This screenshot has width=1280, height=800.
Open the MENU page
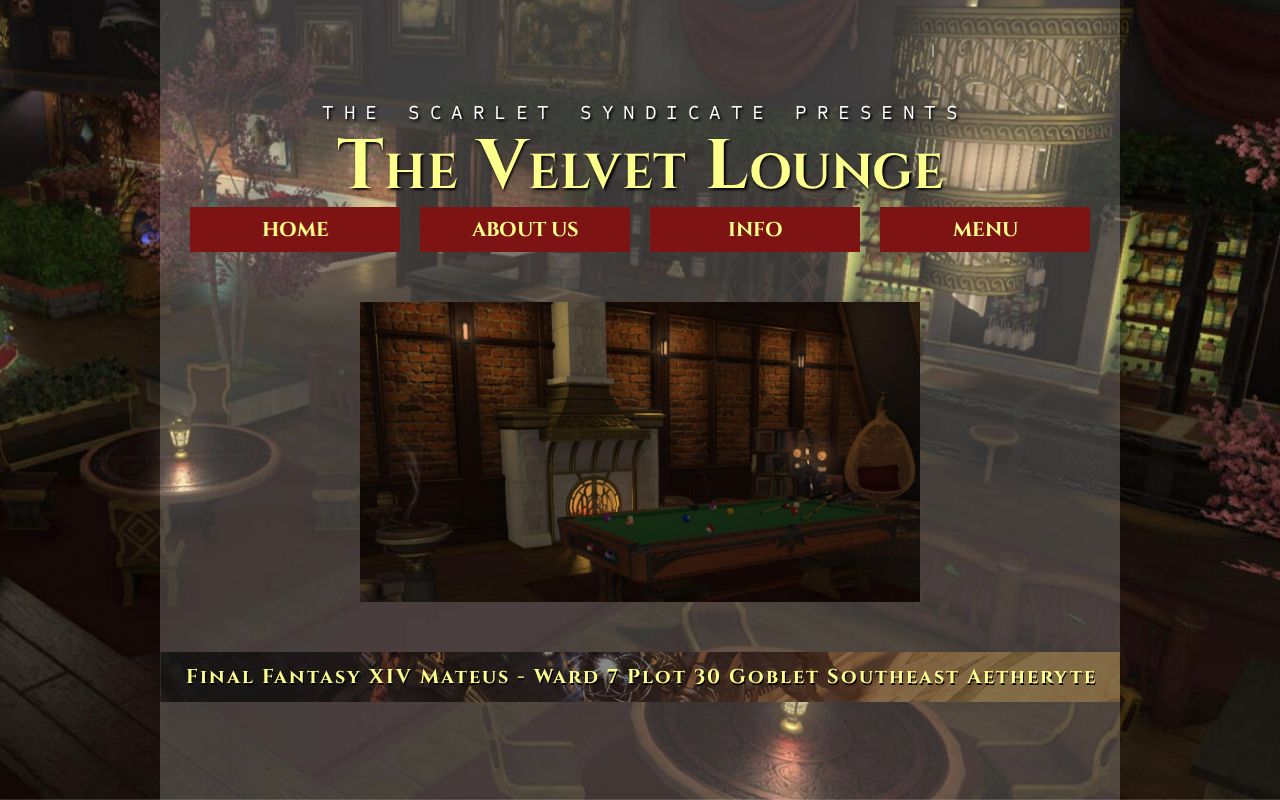tap(985, 229)
